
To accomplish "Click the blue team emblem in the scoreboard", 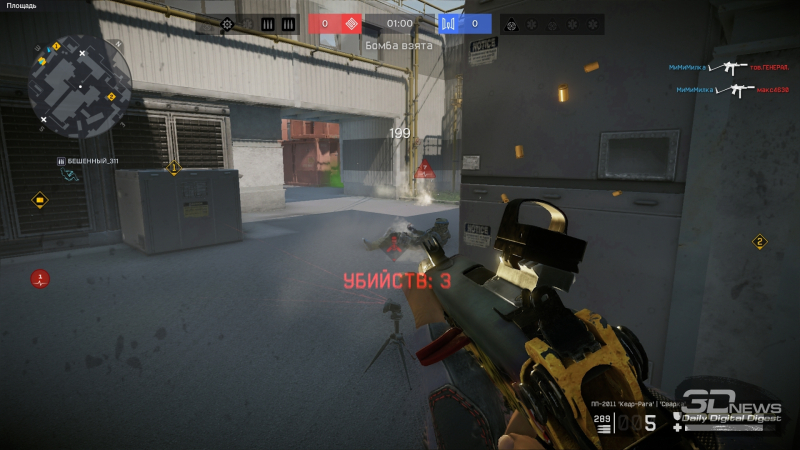I will [449, 24].
